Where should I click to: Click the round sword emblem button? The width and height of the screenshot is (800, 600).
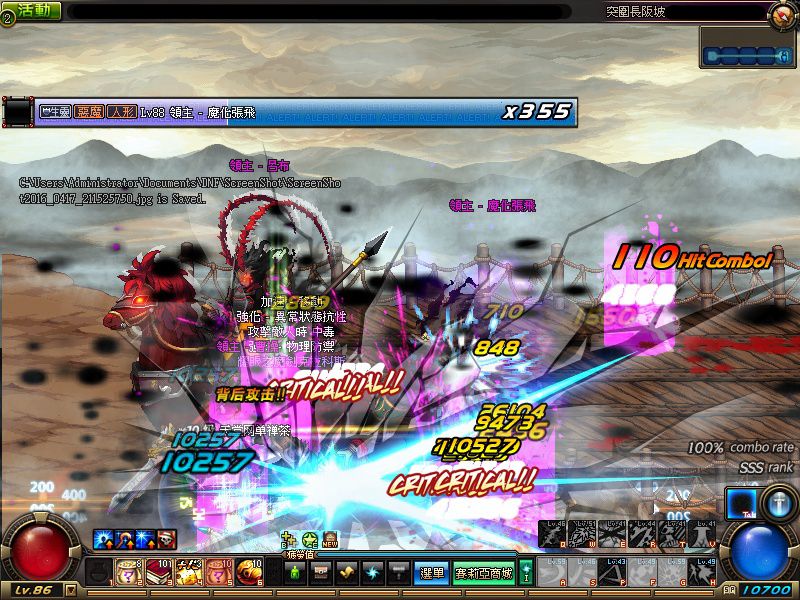779,503
